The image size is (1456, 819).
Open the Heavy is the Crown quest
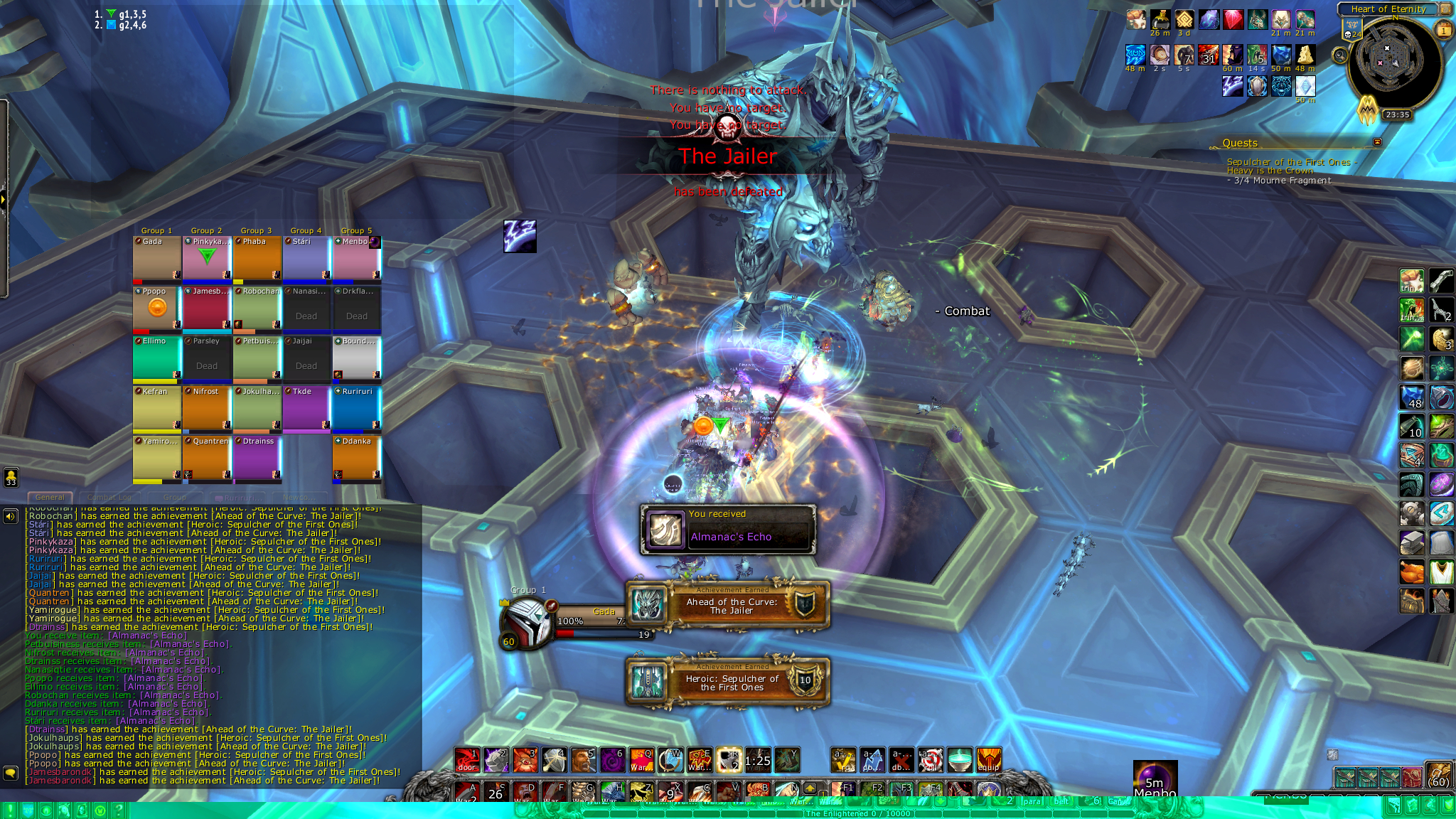(x=1270, y=171)
